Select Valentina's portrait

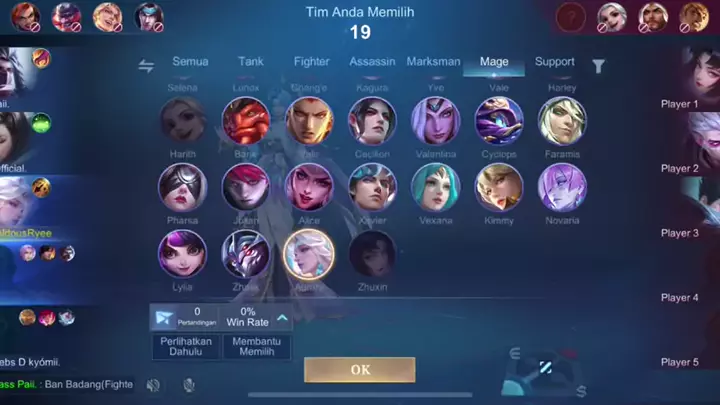(436, 121)
